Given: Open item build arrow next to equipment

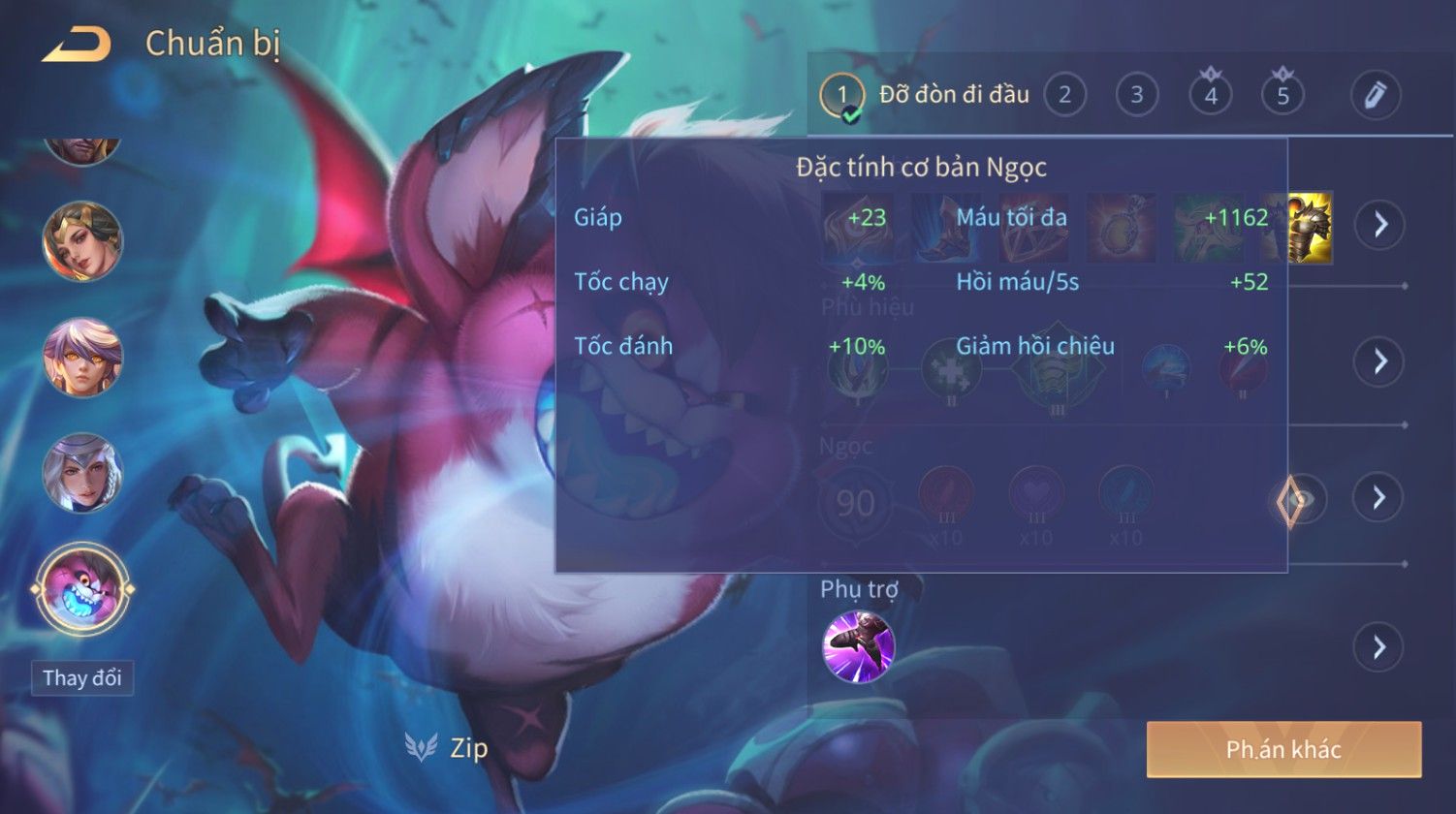Looking at the screenshot, I should coord(1378,225).
